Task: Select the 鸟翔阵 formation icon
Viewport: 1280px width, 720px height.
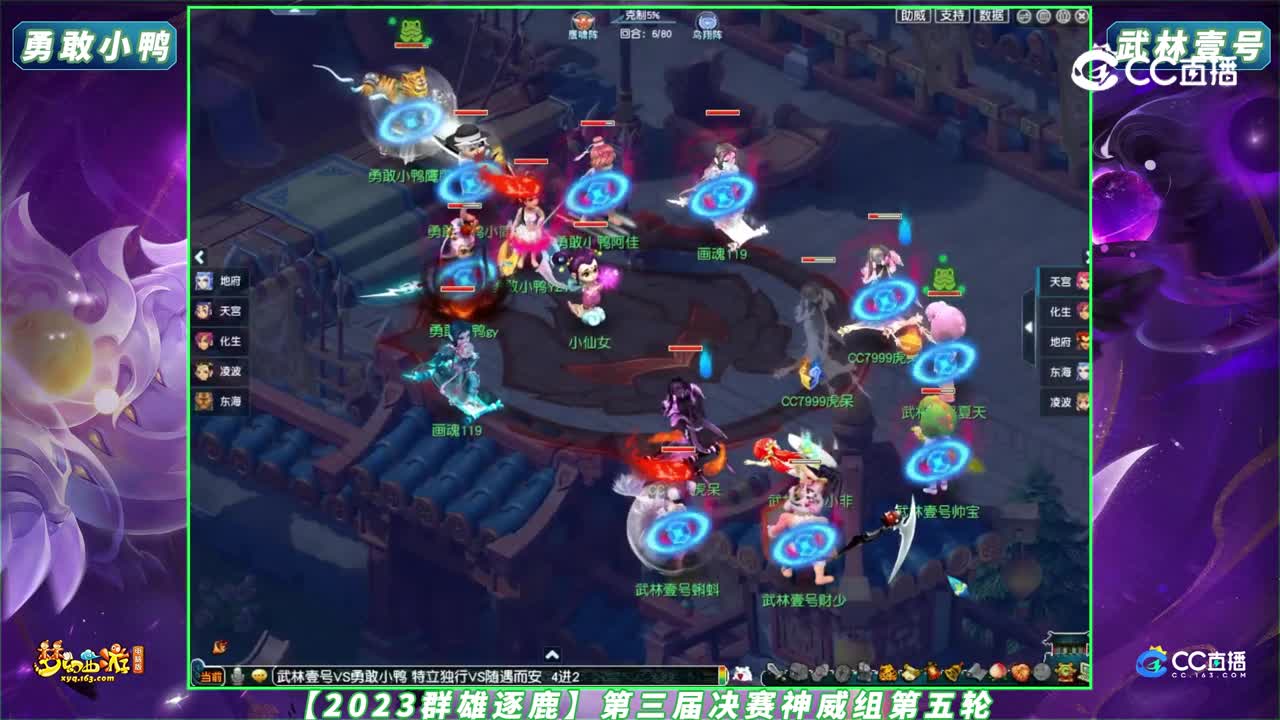Action: pos(707,21)
